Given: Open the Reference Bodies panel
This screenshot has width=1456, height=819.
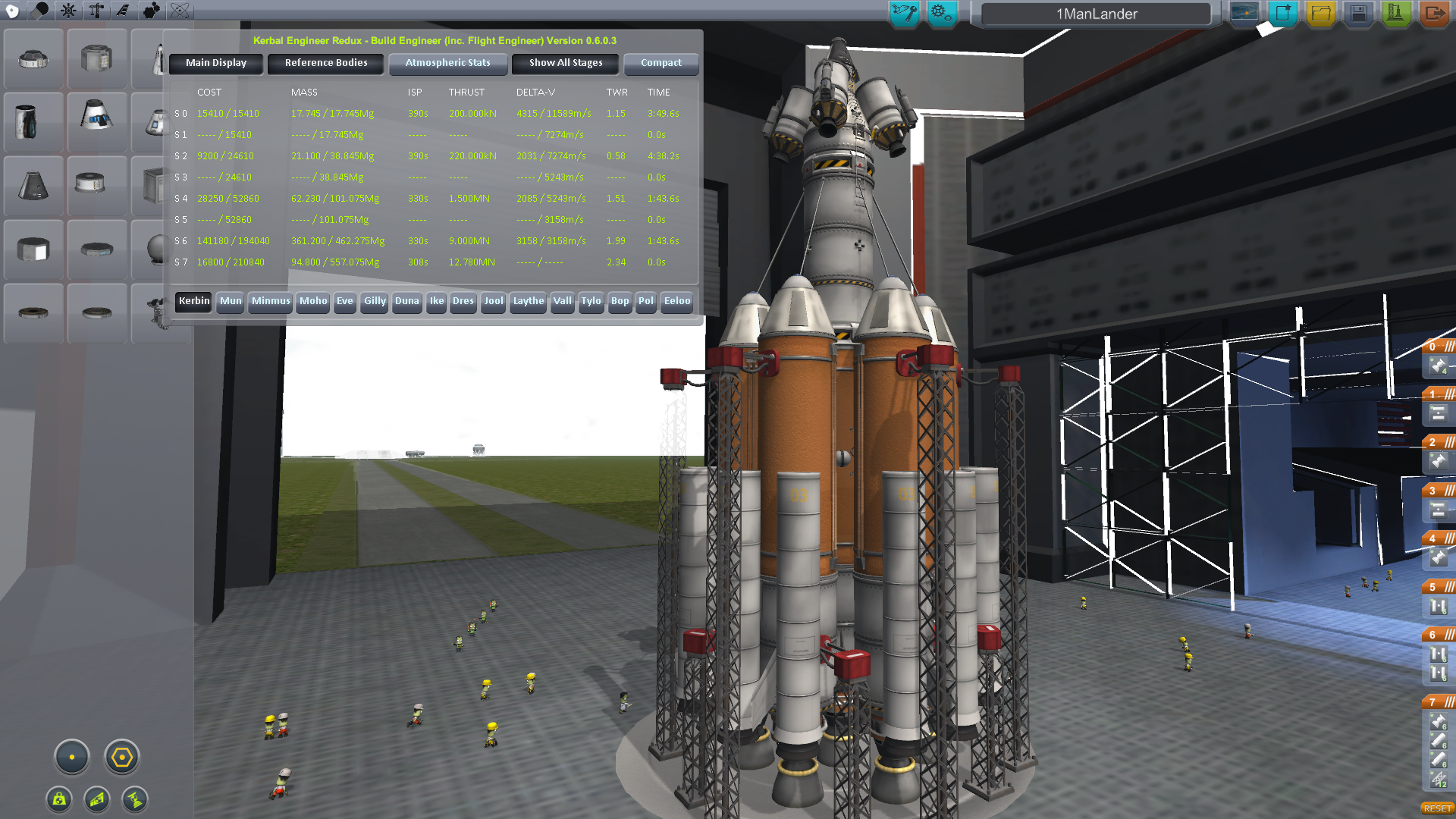Looking at the screenshot, I should click(x=326, y=63).
